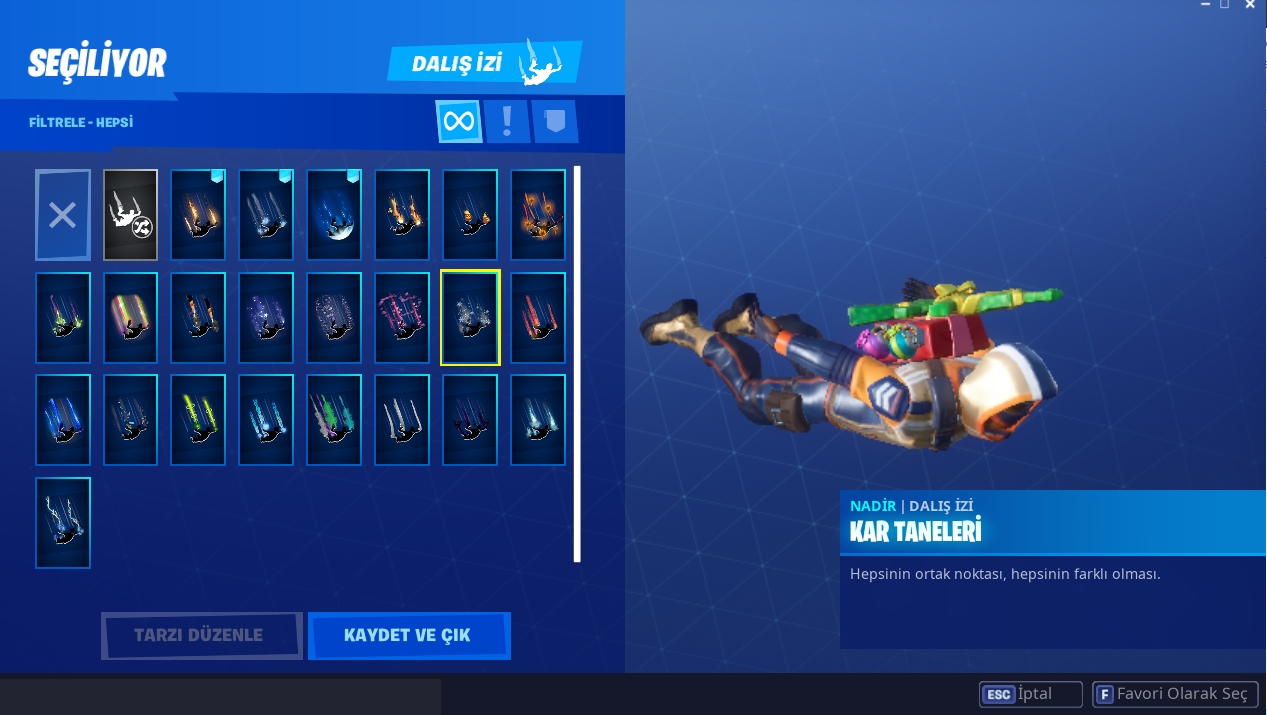This screenshot has height=715, width=1267.
Task: Click the contrail list scrollbar
Action: tap(577, 365)
